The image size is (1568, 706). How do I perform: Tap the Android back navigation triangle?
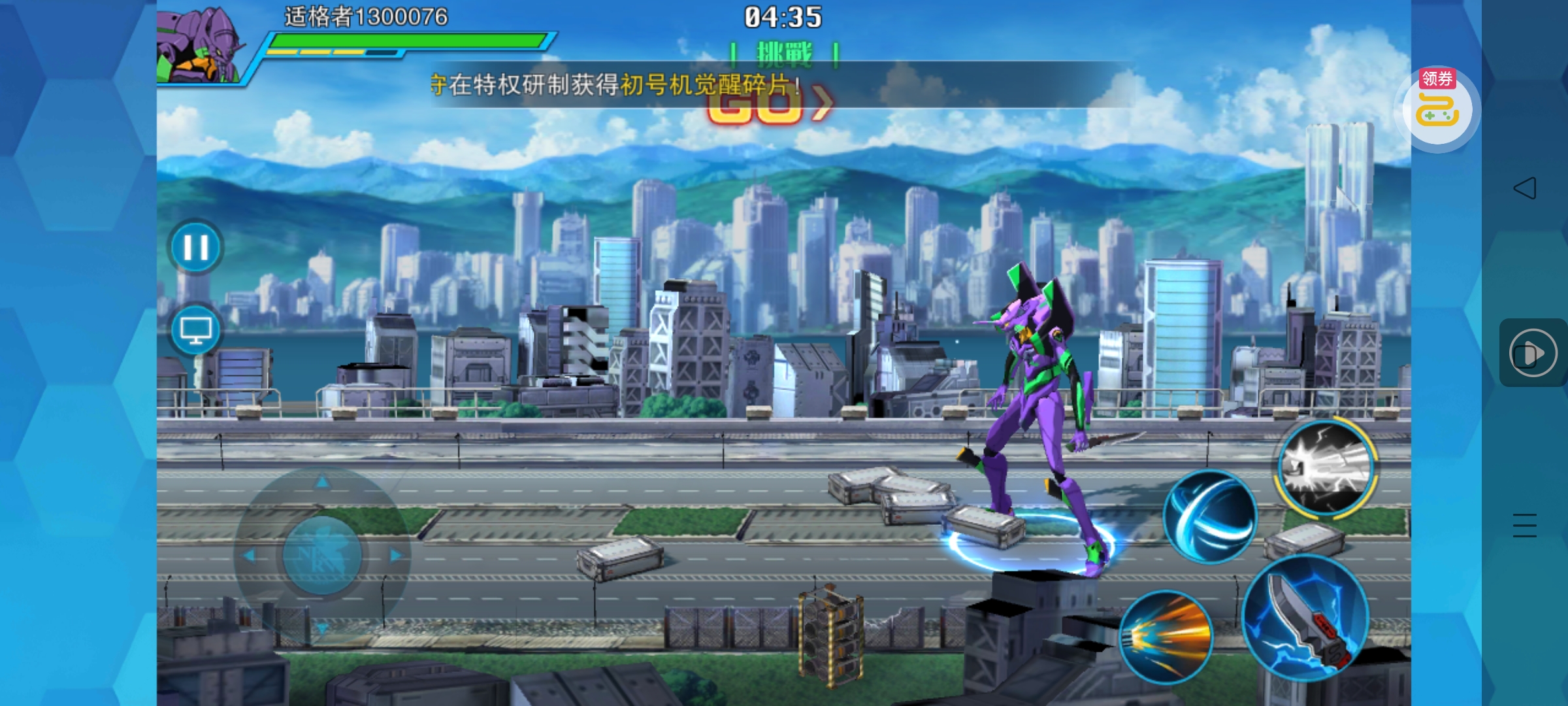pyautogui.click(x=1524, y=188)
